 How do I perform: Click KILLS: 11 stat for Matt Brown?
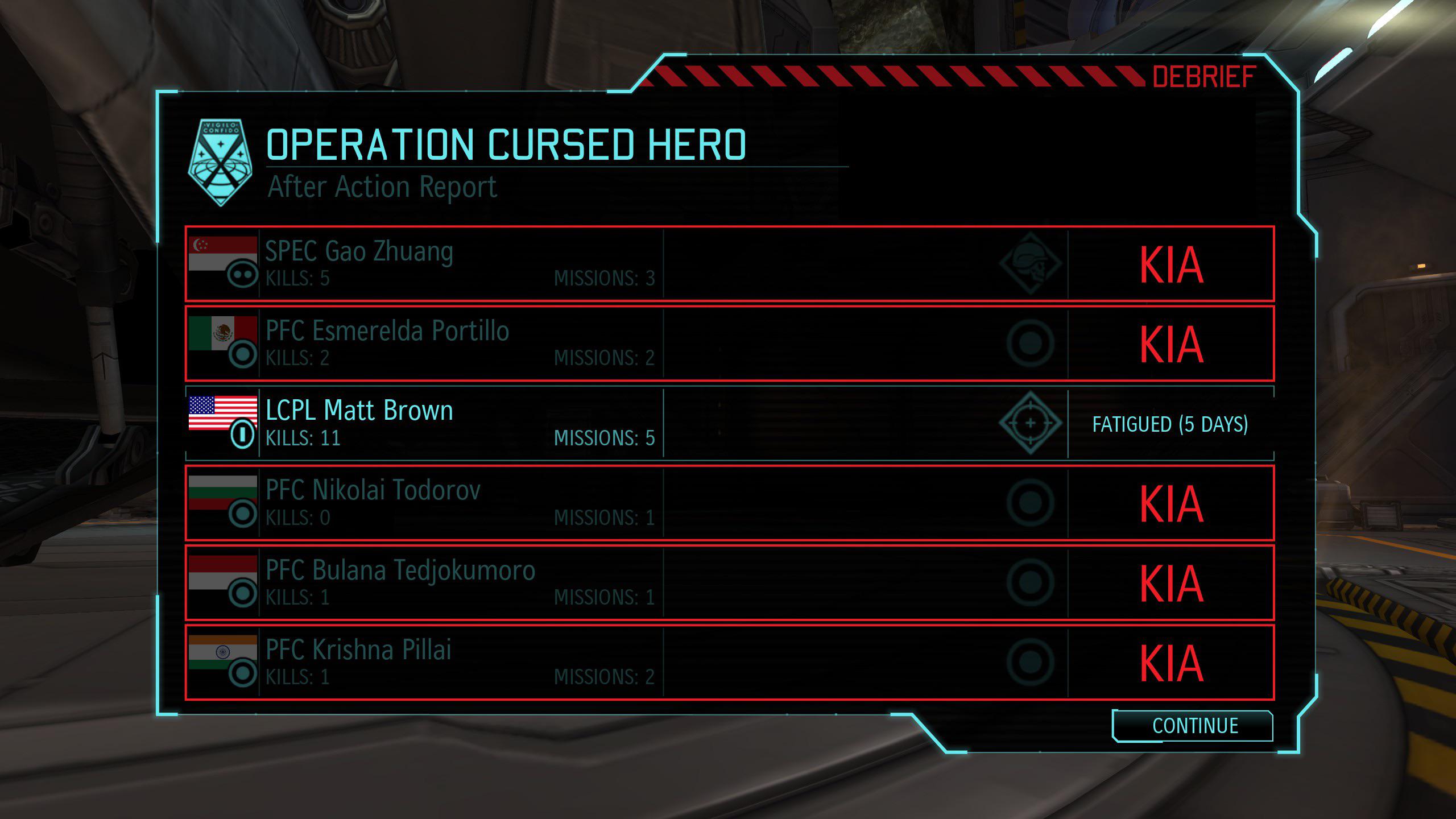point(301,438)
